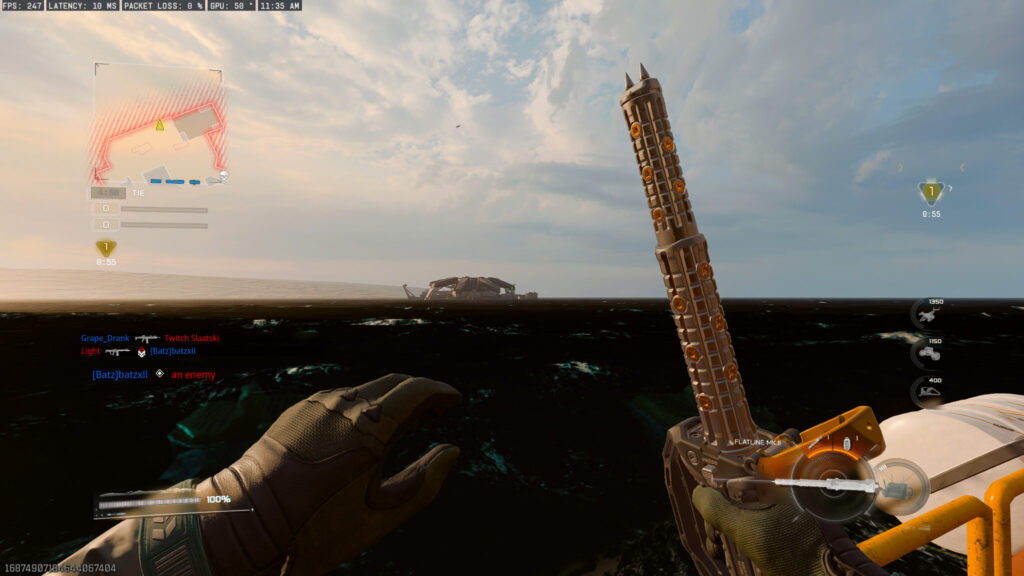Activate the 1150-point scorestreak icon

tap(931, 354)
